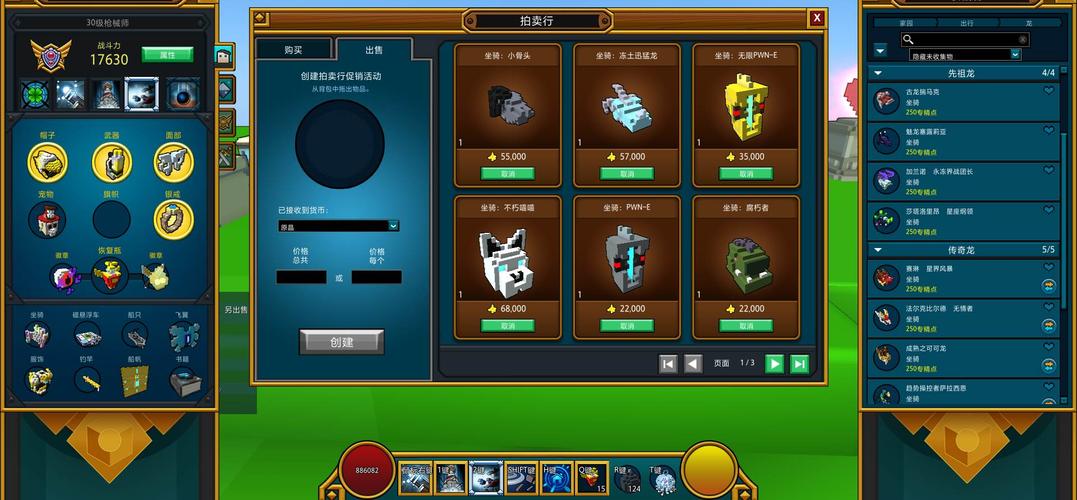Close the auction house window
The width and height of the screenshot is (1077, 500).
click(817, 18)
